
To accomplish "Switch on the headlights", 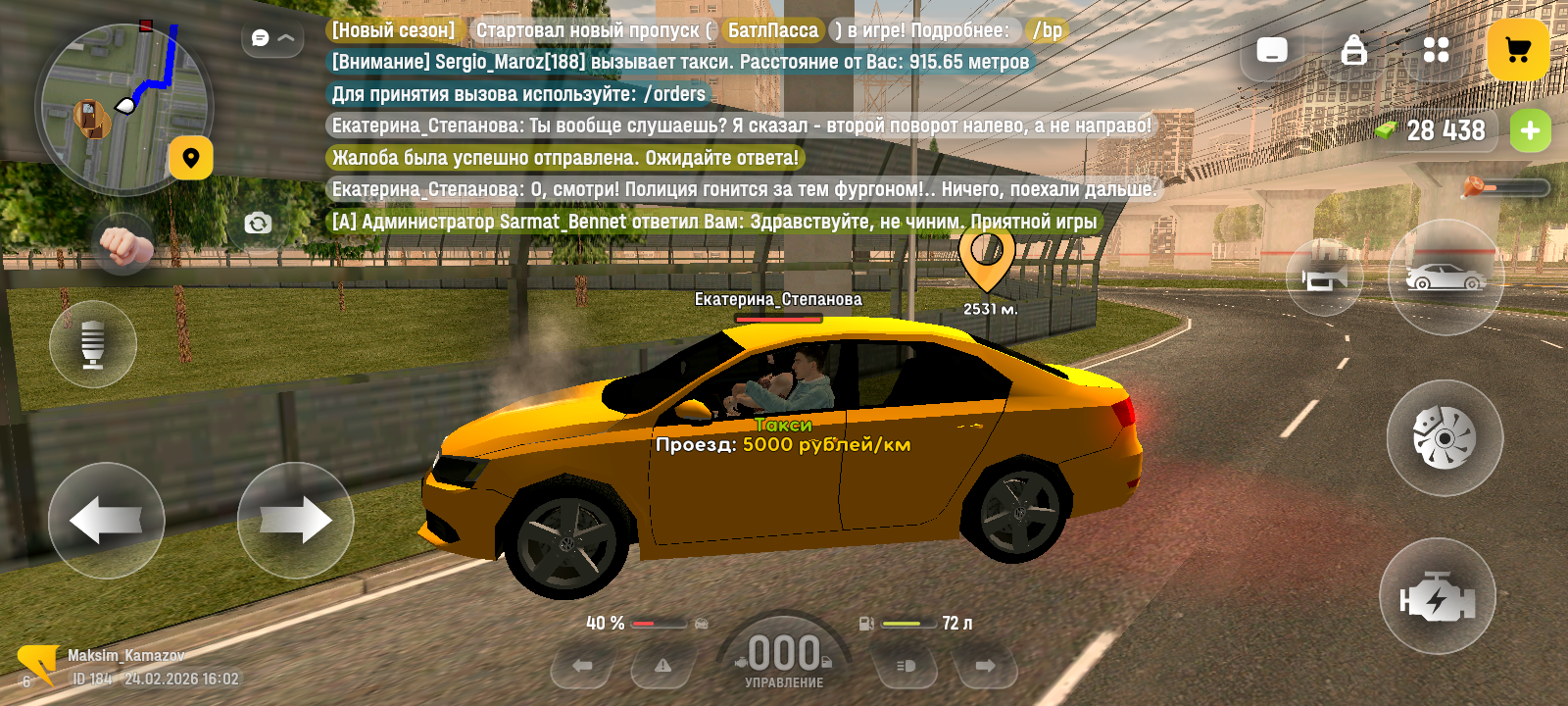I will (x=906, y=667).
